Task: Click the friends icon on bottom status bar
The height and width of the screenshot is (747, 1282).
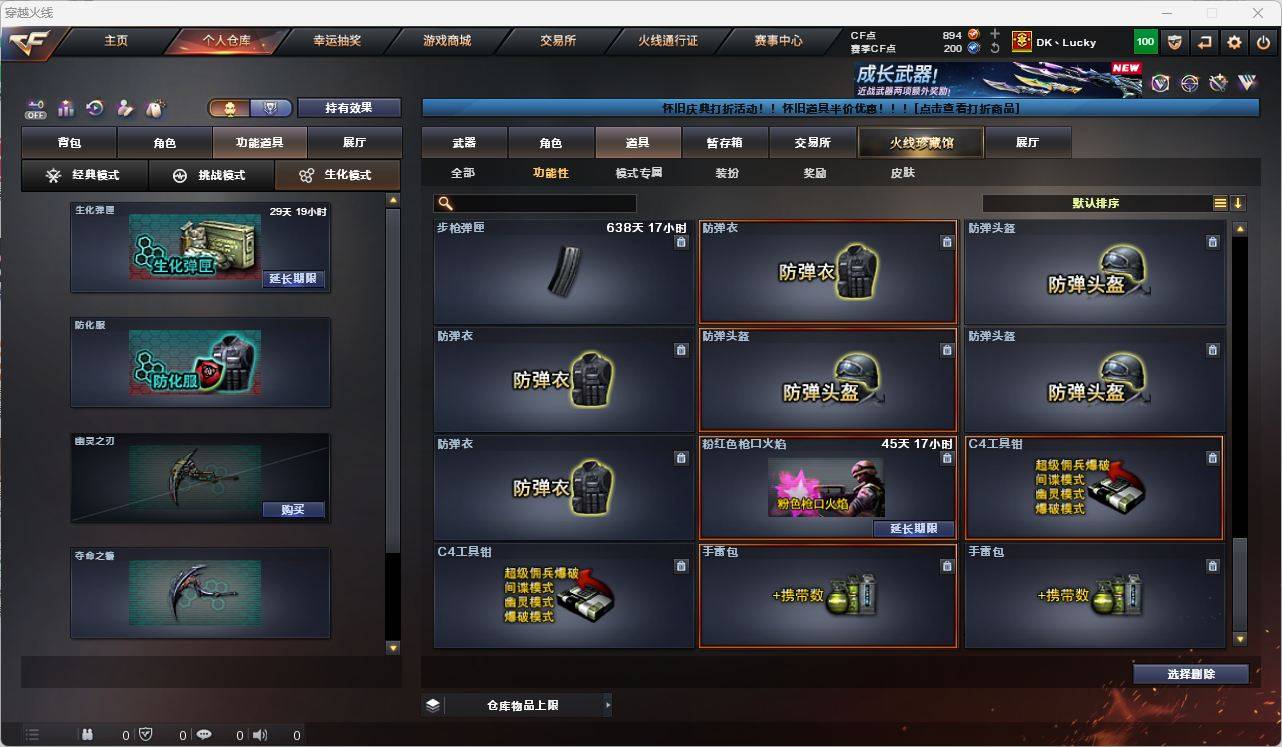Action: pyautogui.click(x=86, y=735)
